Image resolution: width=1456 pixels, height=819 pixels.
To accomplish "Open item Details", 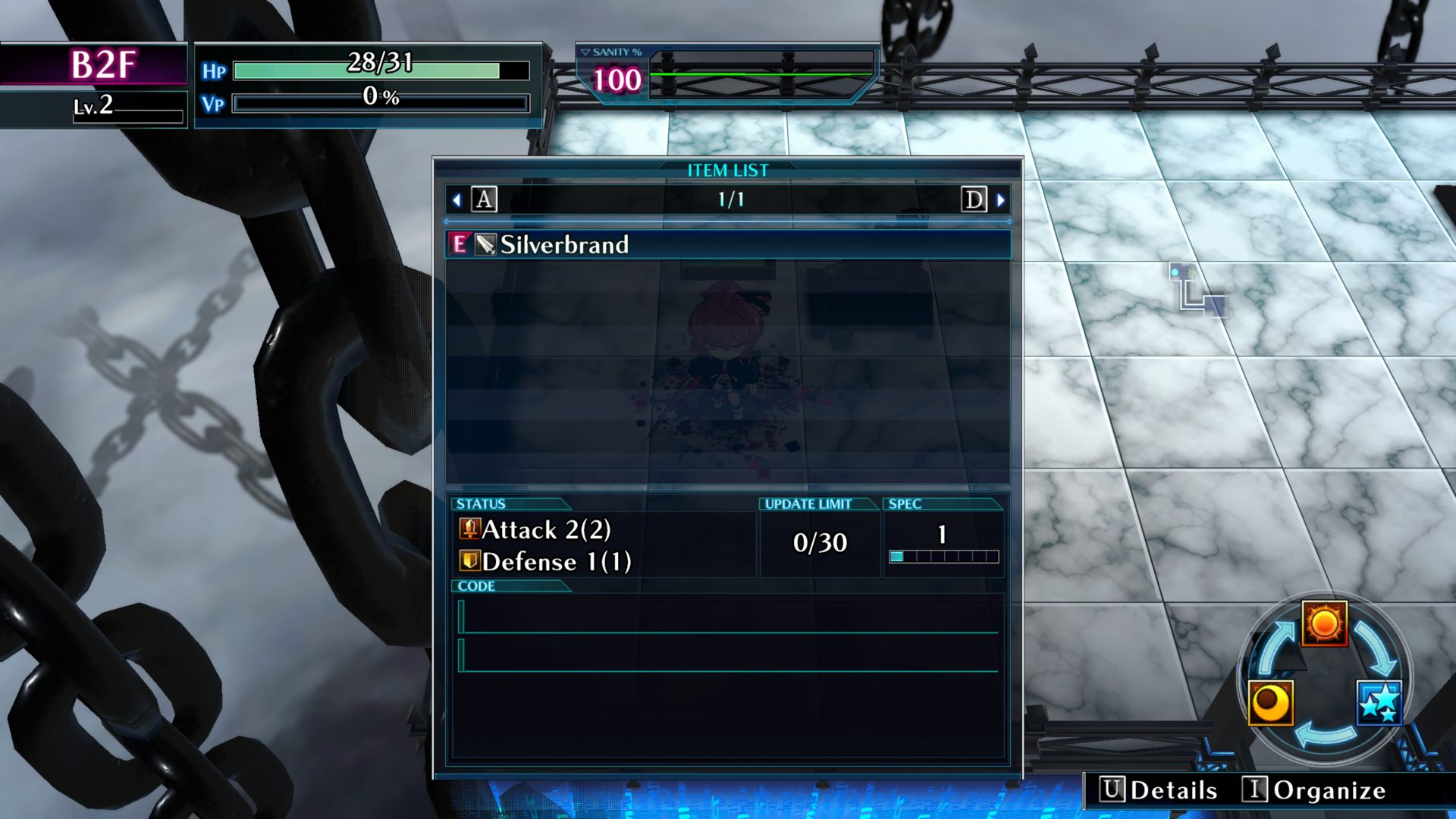I will click(1159, 790).
